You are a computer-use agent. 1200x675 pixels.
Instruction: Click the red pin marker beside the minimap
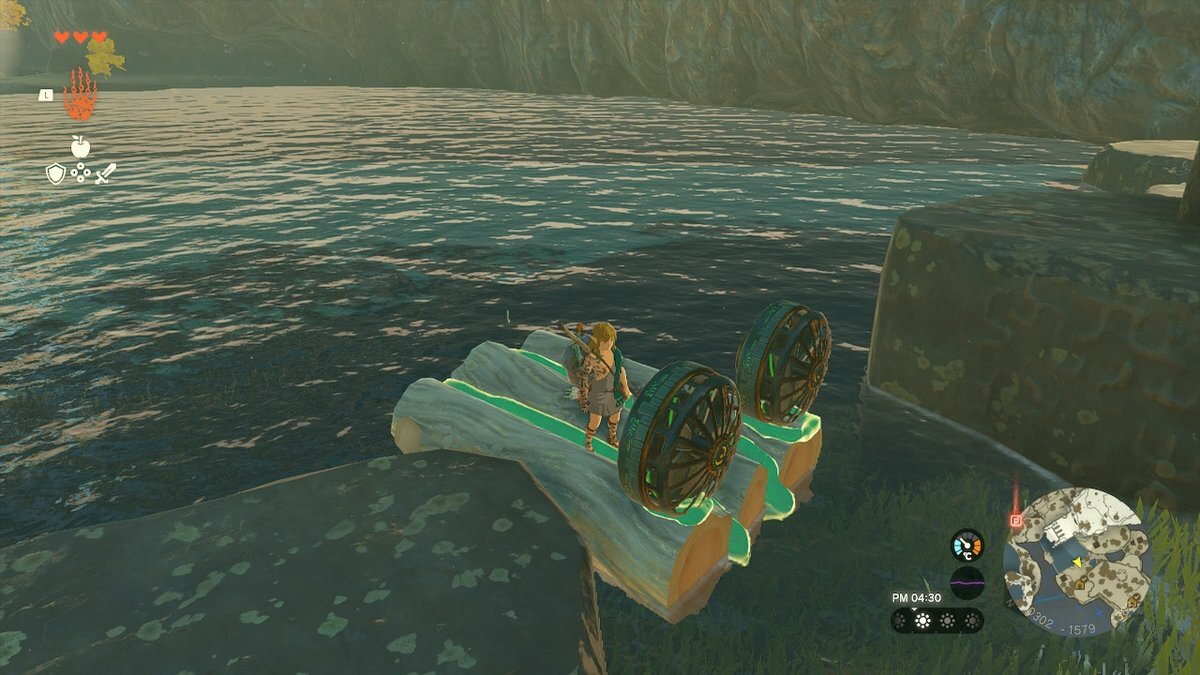(1016, 520)
